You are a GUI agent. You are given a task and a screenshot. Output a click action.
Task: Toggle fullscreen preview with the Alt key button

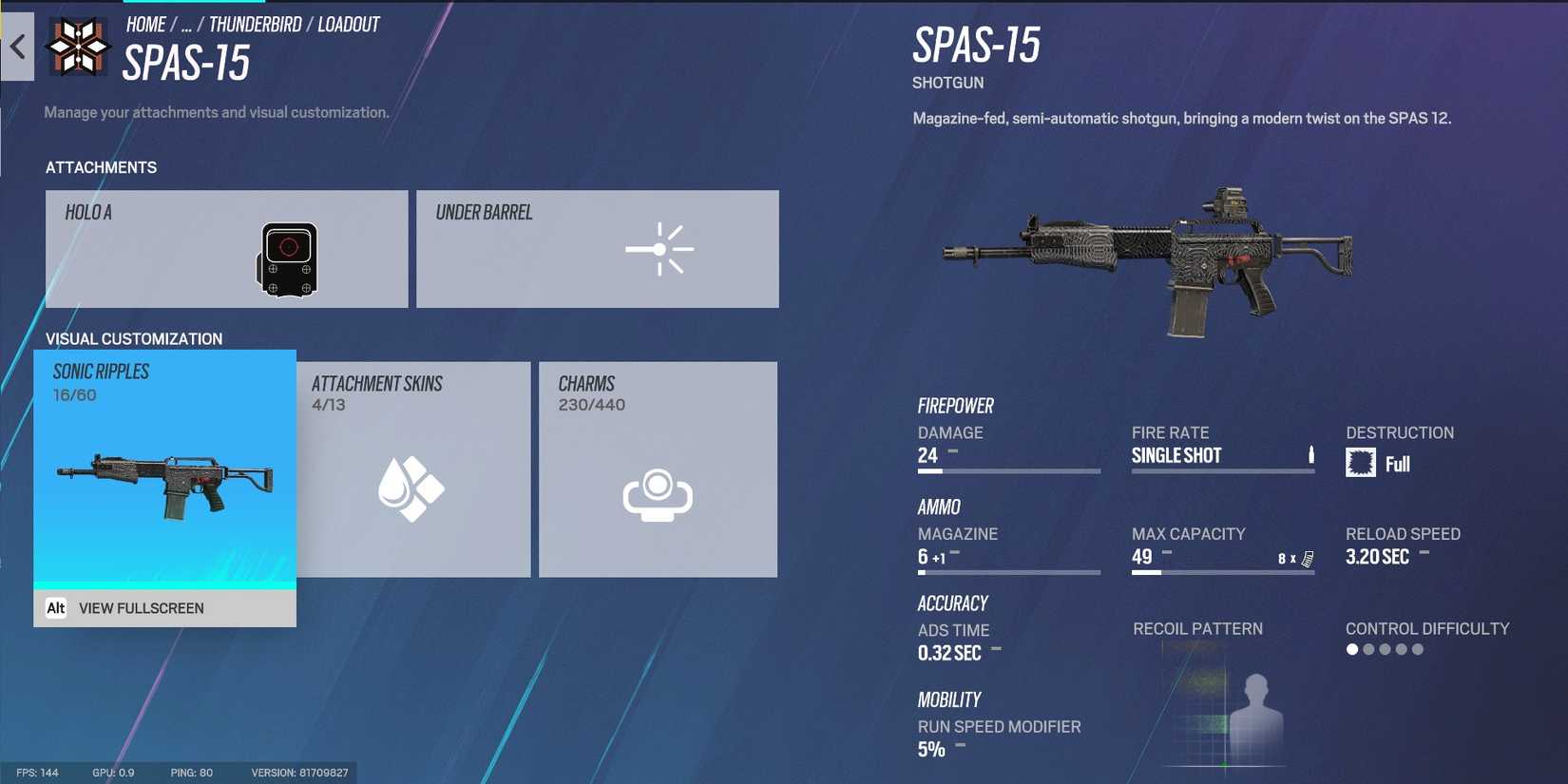point(57,607)
